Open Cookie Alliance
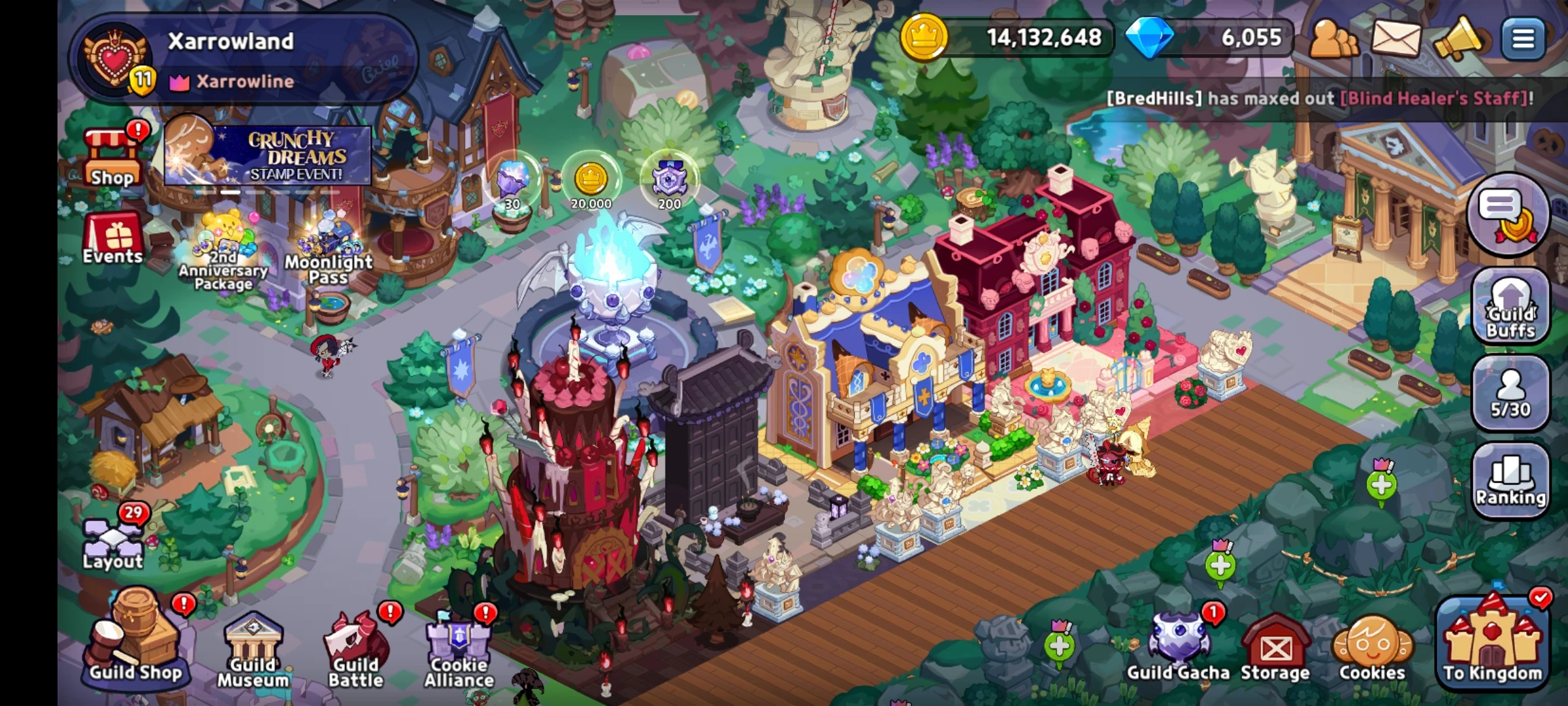The height and width of the screenshot is (706, 1568). 457,644
